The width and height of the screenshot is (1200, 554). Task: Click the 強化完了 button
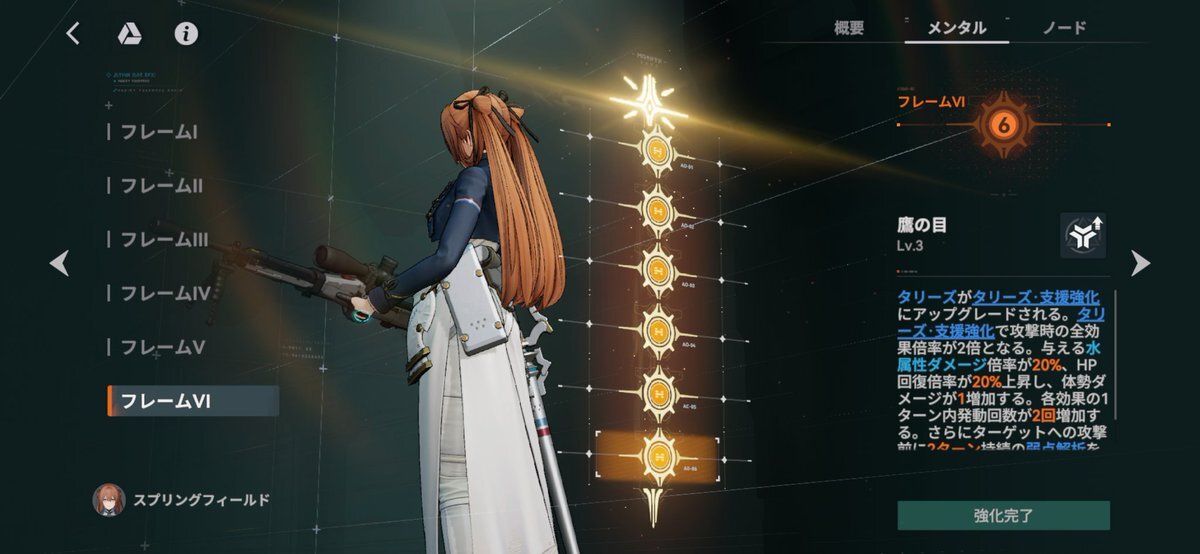[1003, 516]
